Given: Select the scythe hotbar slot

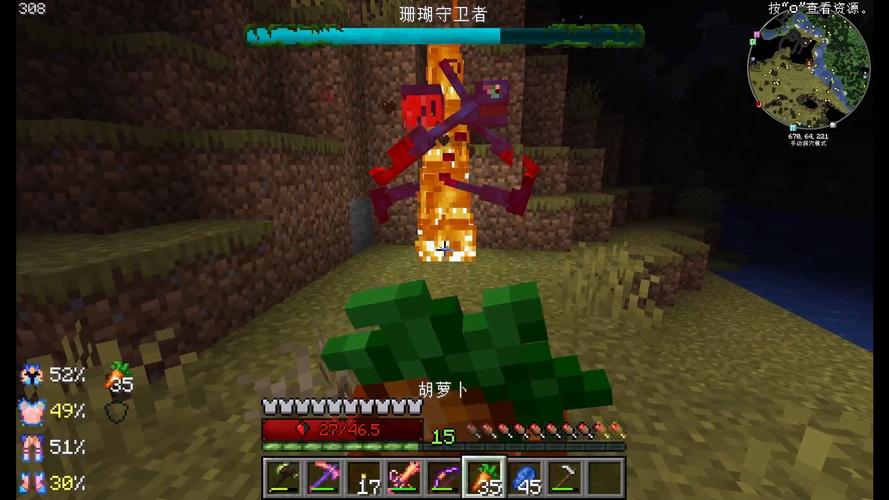Looking at the screenshot, I should coord(566,477).
